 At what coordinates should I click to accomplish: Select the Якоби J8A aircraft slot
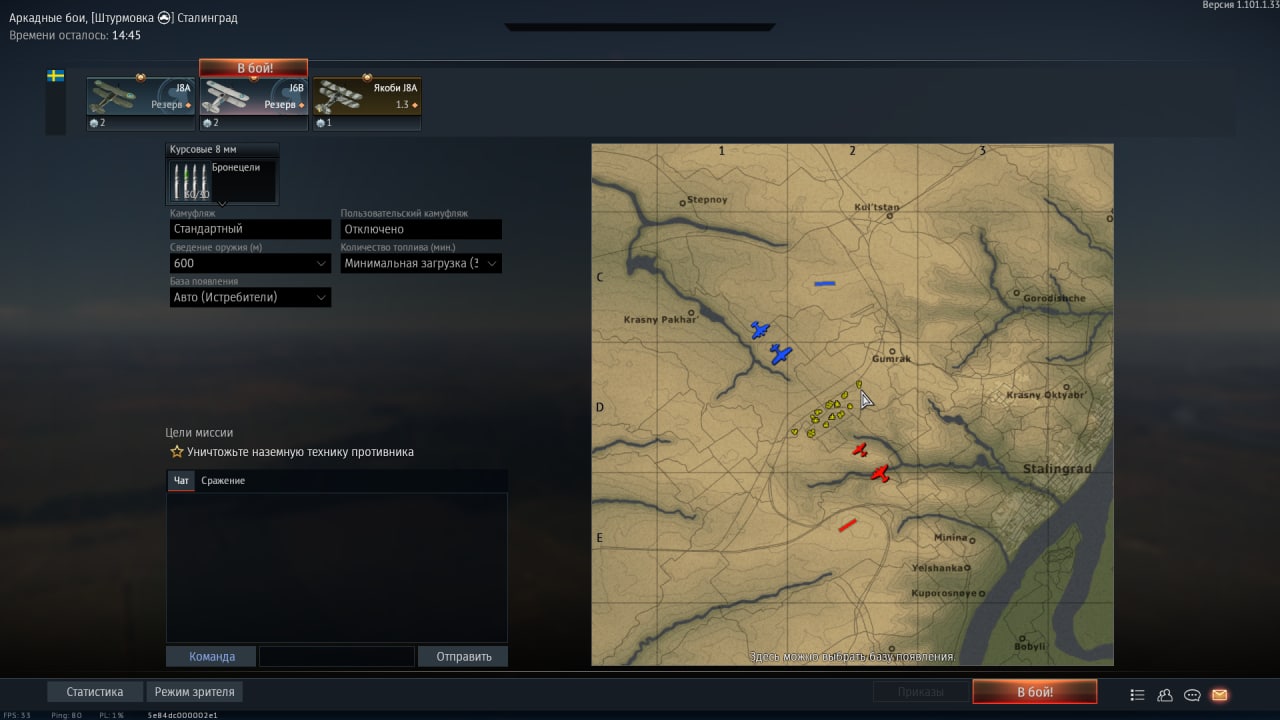click(367, 103)
